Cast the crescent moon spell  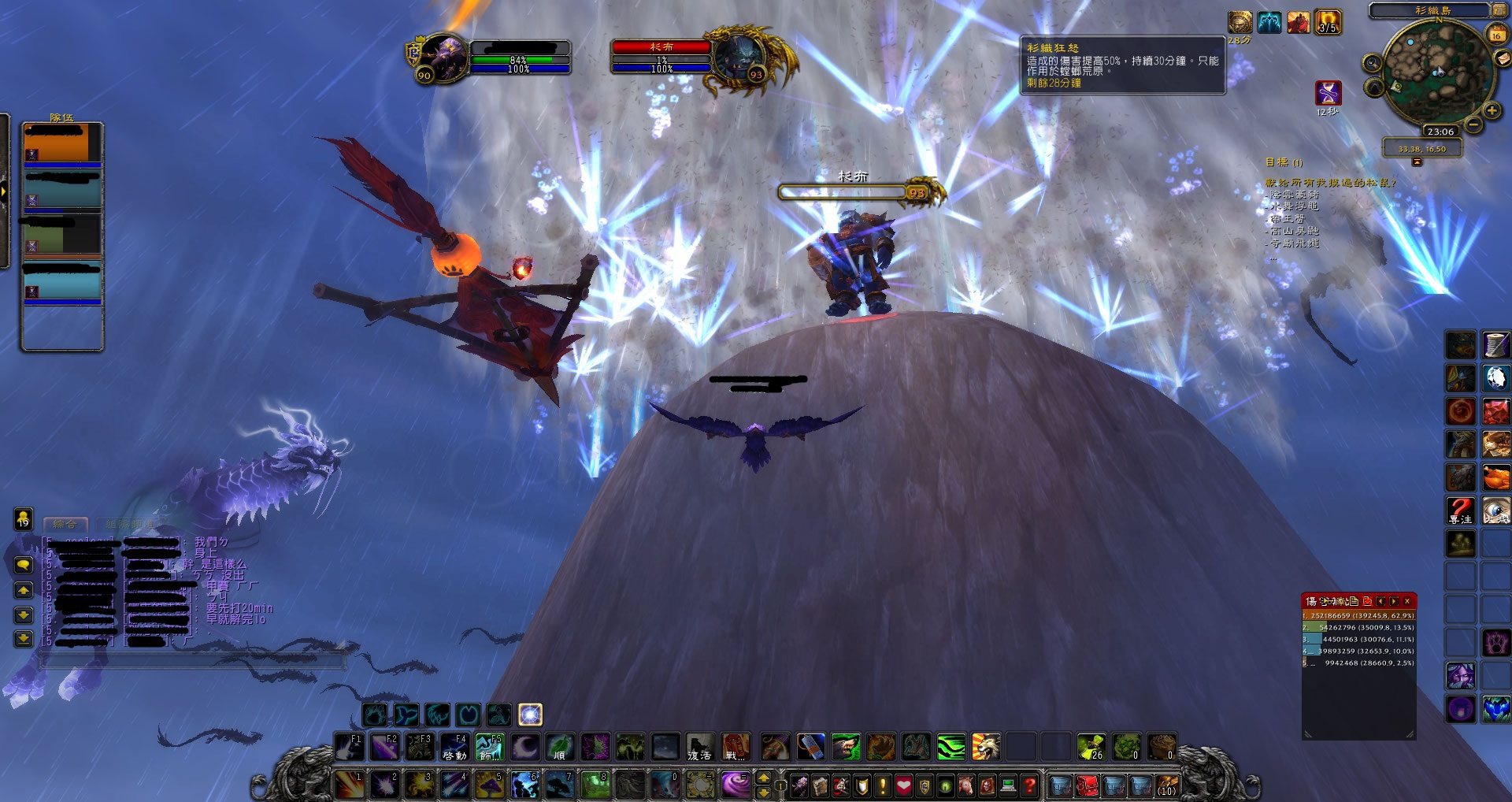pyautogui.click(x=525, y=746)
